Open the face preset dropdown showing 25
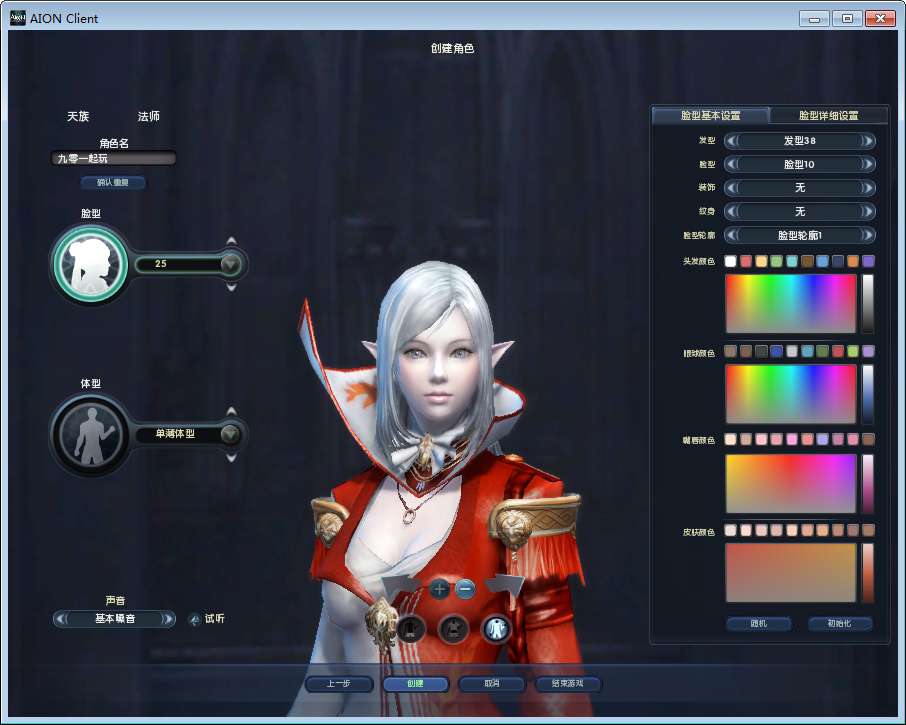This screenshot has height=725, width=906. pyautogui.click(x=231, y=264)
